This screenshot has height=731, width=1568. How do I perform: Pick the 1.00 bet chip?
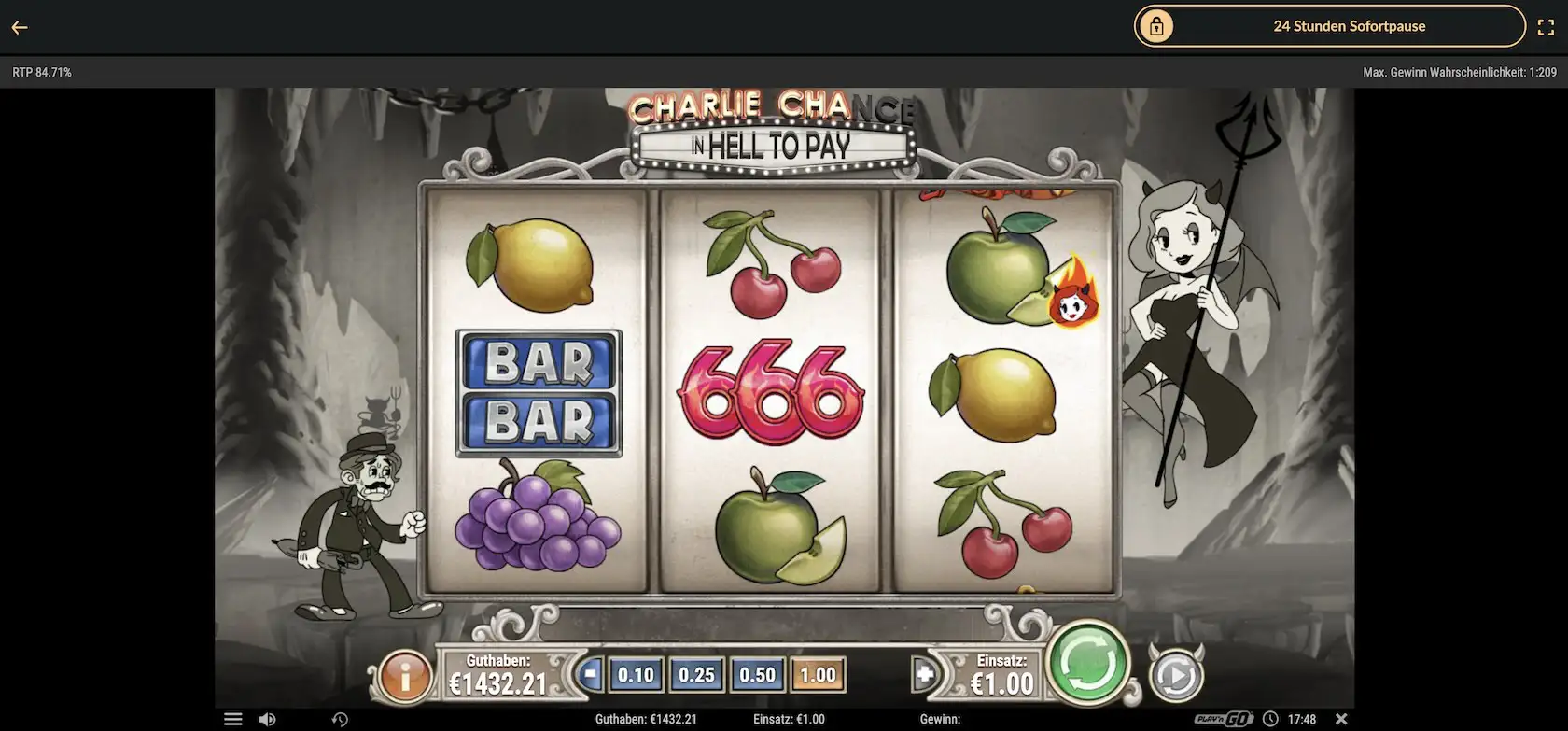tap(818, 675)
